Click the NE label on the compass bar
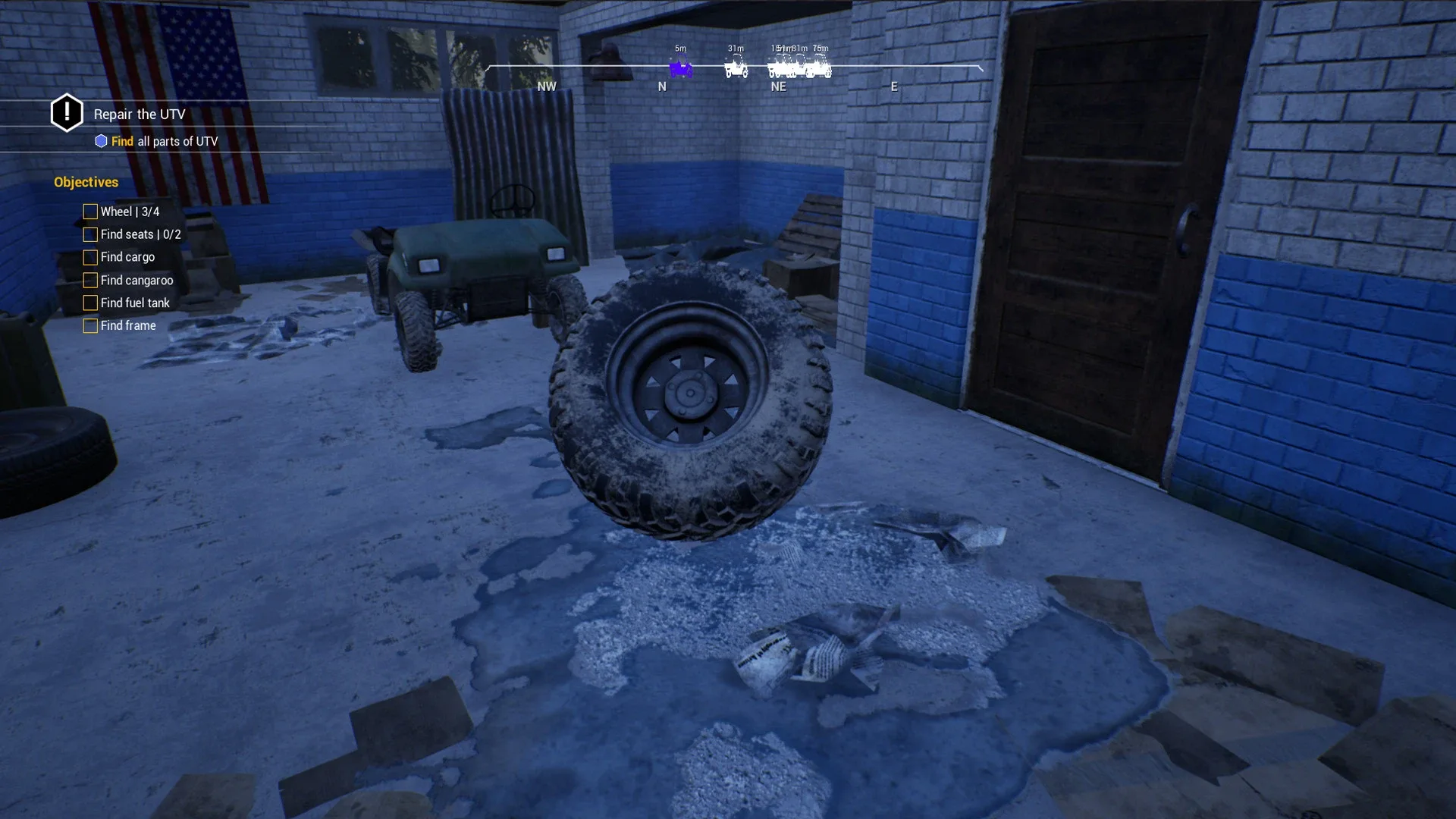1456x819 pixels. 779,86
